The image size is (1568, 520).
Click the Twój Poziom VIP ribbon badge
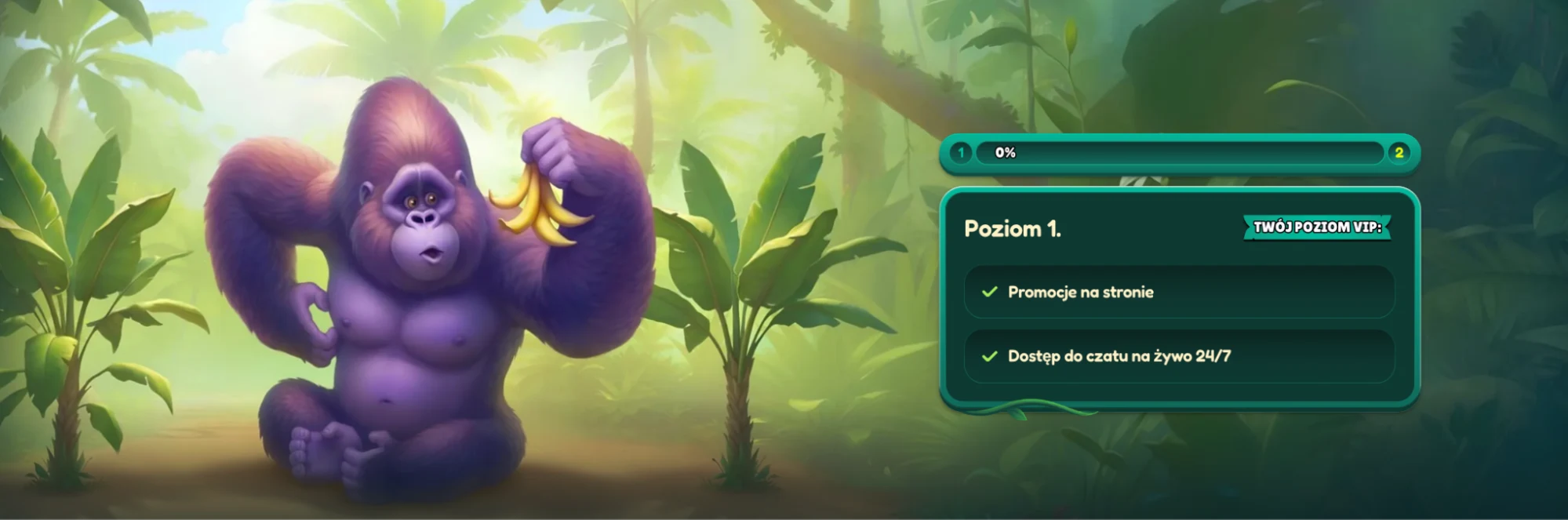[x=1317, y=227]
